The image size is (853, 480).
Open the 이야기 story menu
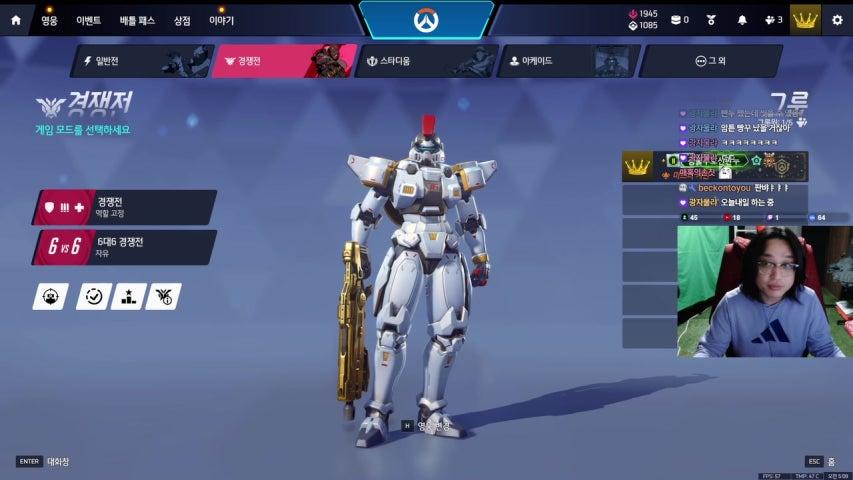(x=221, y=20)
